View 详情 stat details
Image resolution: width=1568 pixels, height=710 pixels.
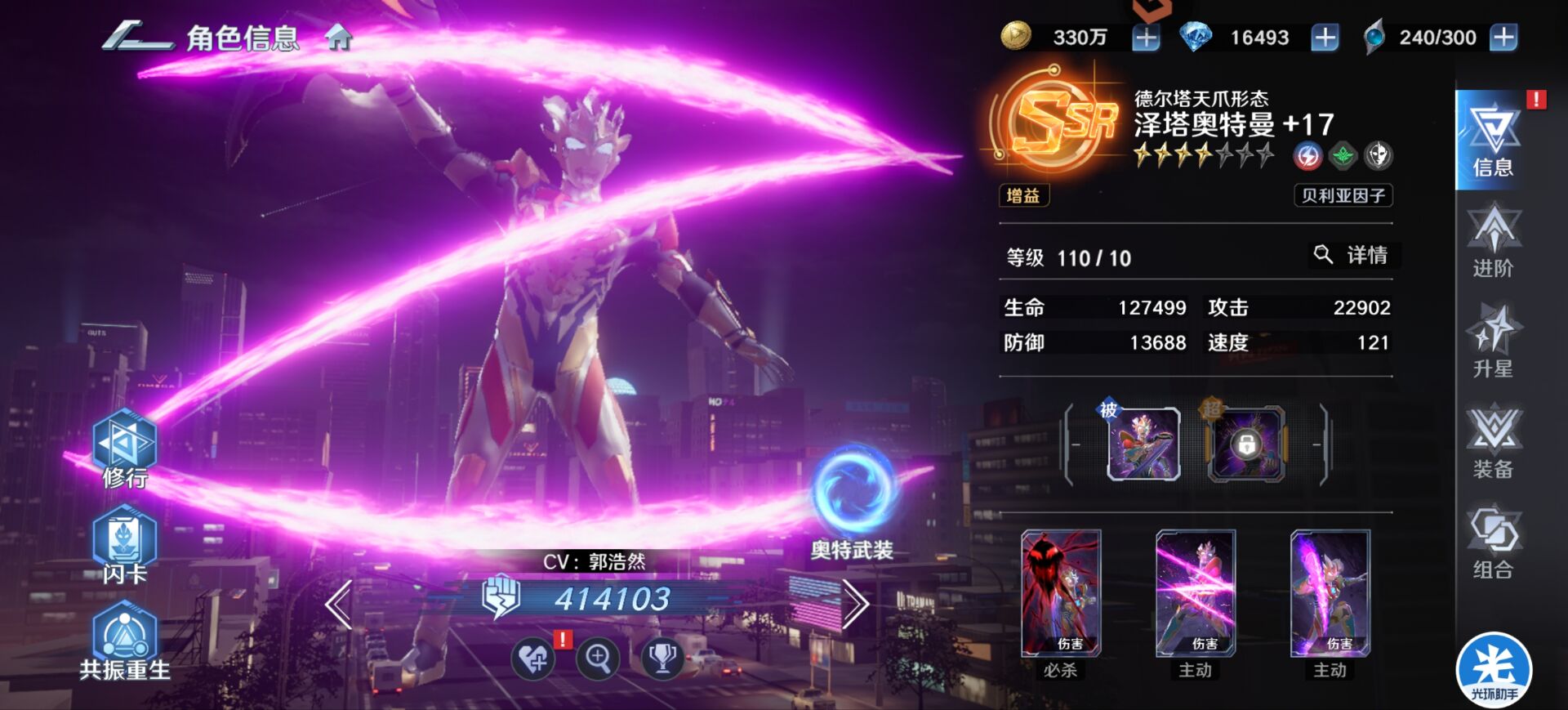click(1352, 256)
